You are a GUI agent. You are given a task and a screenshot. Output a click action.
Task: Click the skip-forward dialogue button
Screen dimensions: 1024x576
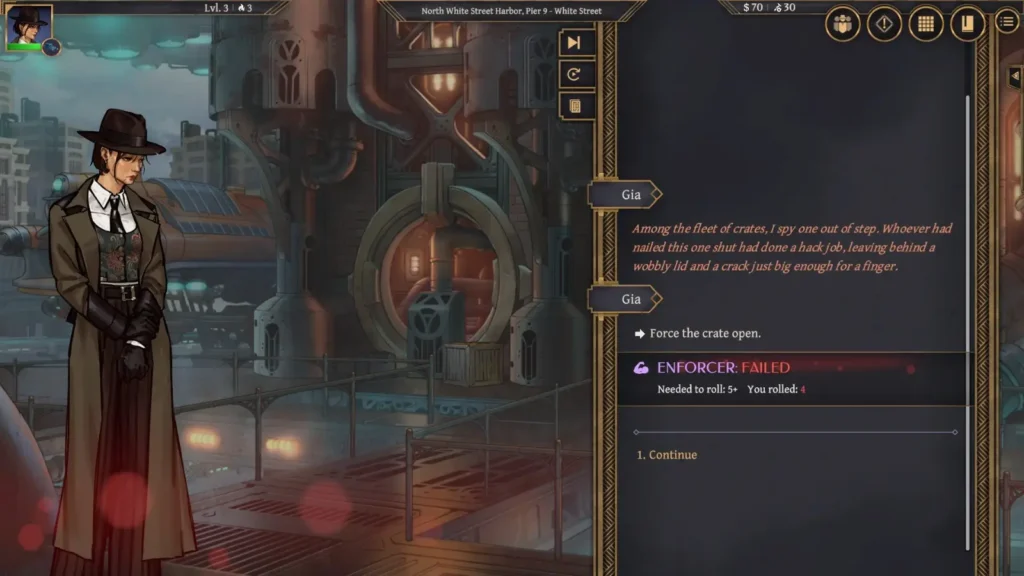574,42
